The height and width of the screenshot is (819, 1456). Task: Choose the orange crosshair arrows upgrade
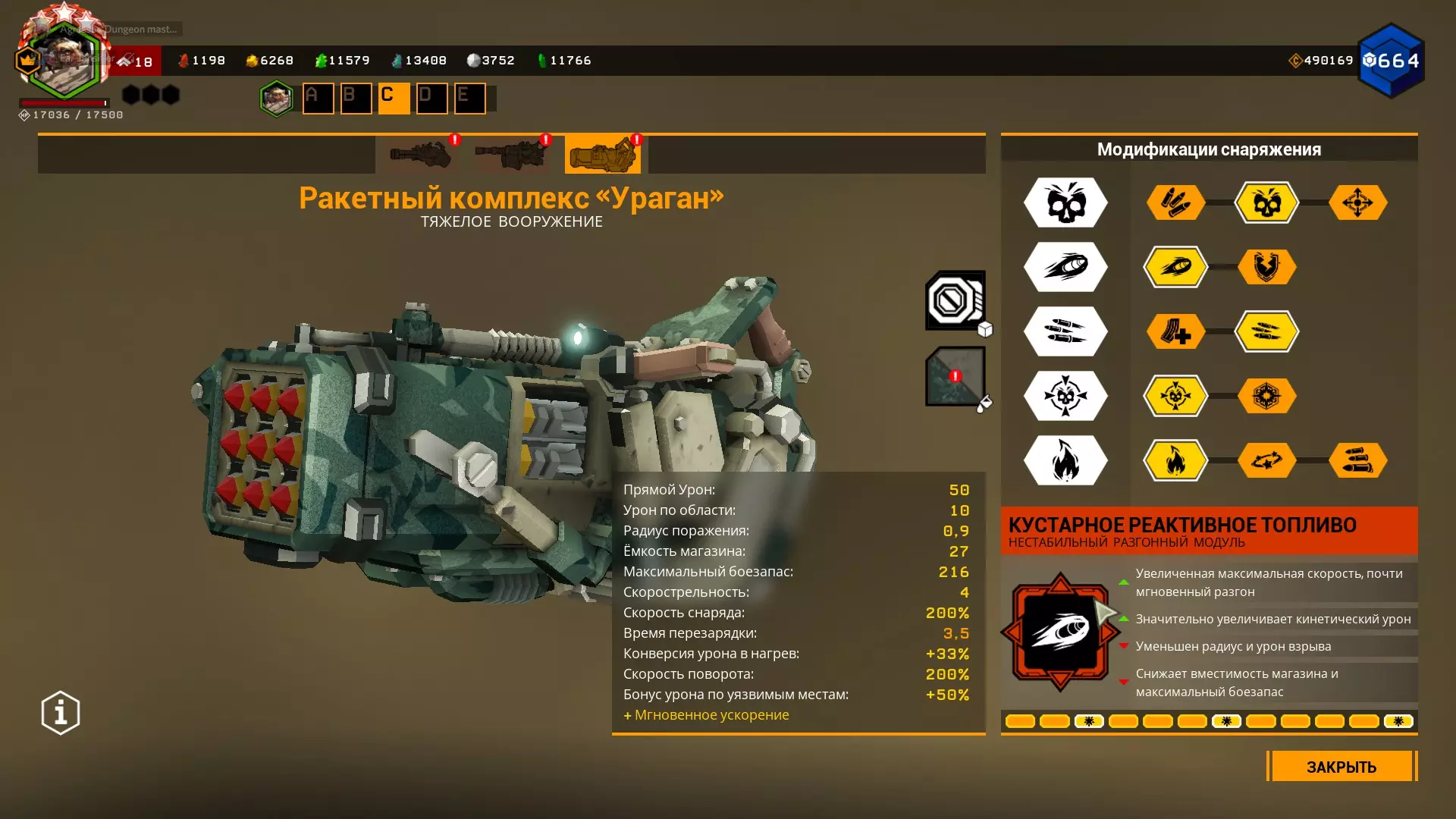(1357, 202)
